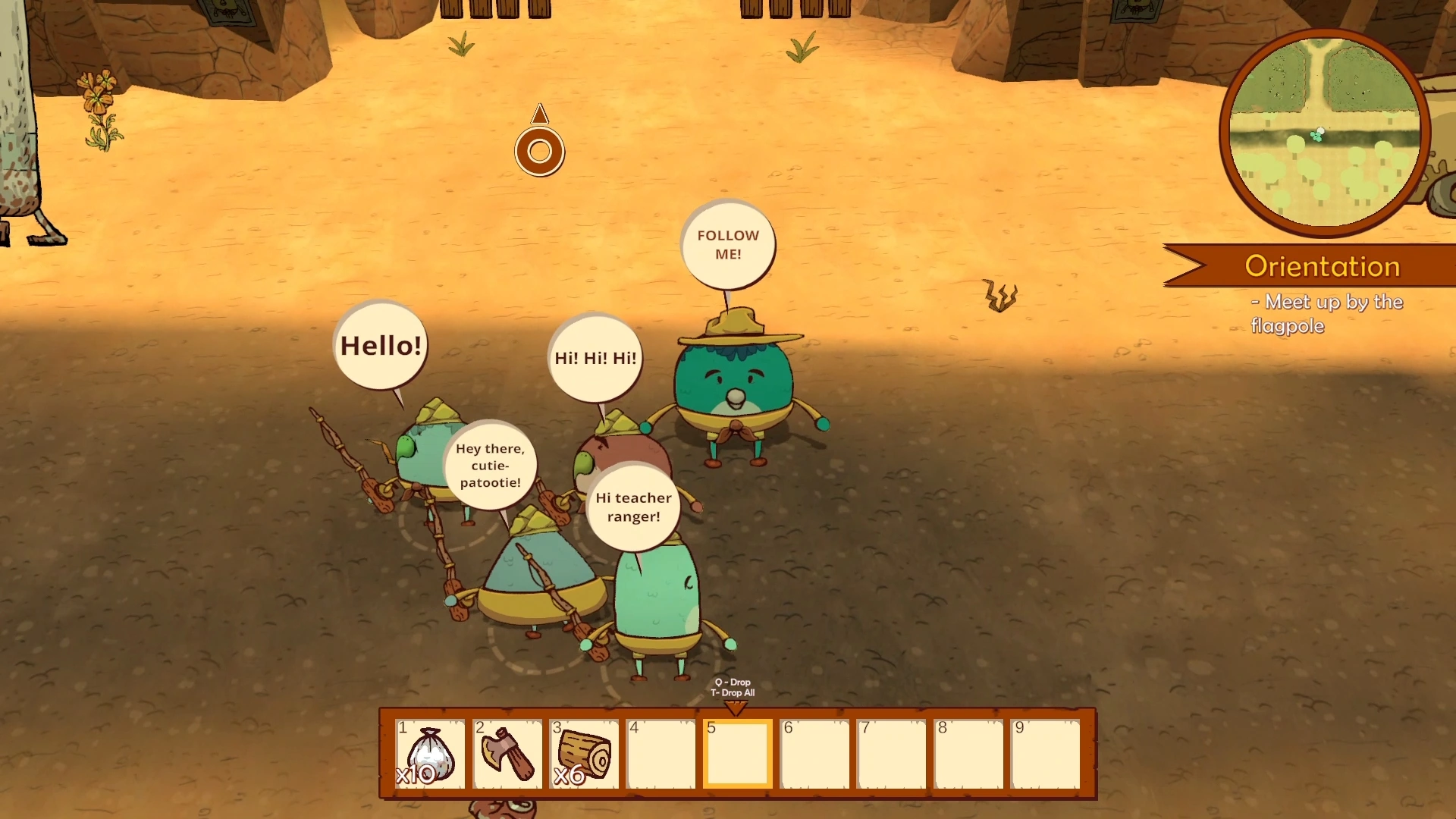Equip the axe in hotbar slot 2

point(507,754)
